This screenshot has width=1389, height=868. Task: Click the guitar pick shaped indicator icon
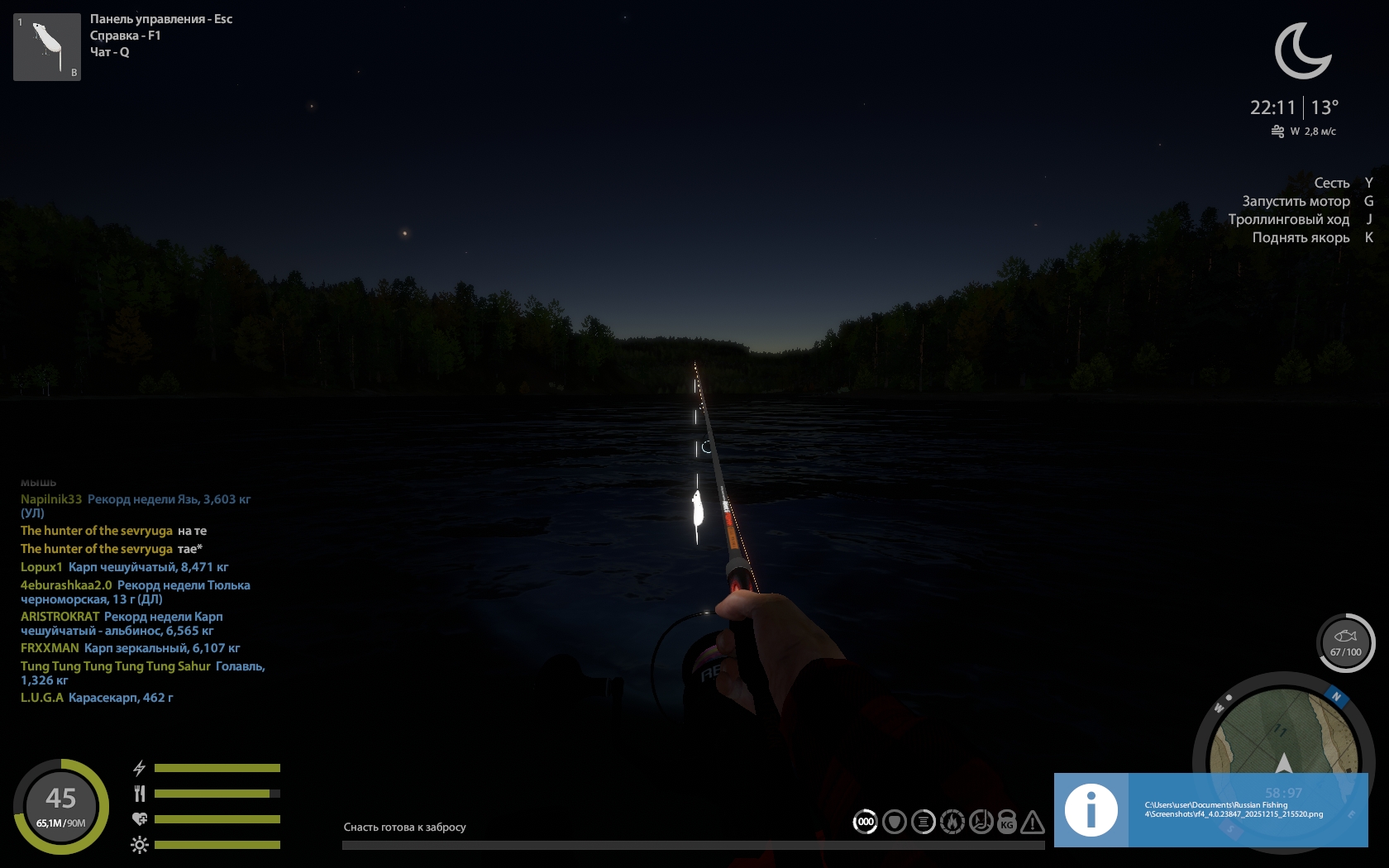coord(895,822)
